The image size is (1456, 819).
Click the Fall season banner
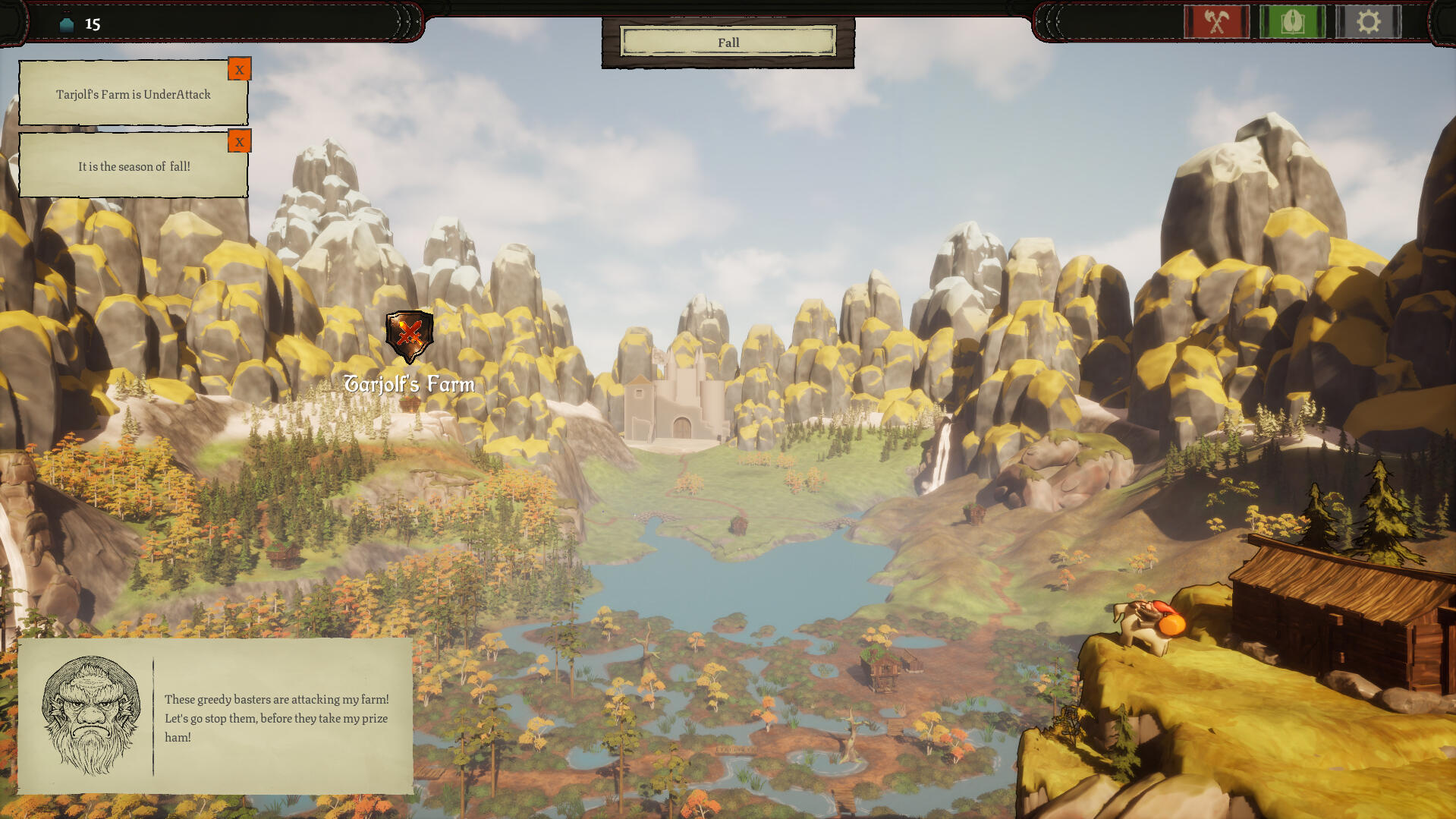click(x=728, y=43)
